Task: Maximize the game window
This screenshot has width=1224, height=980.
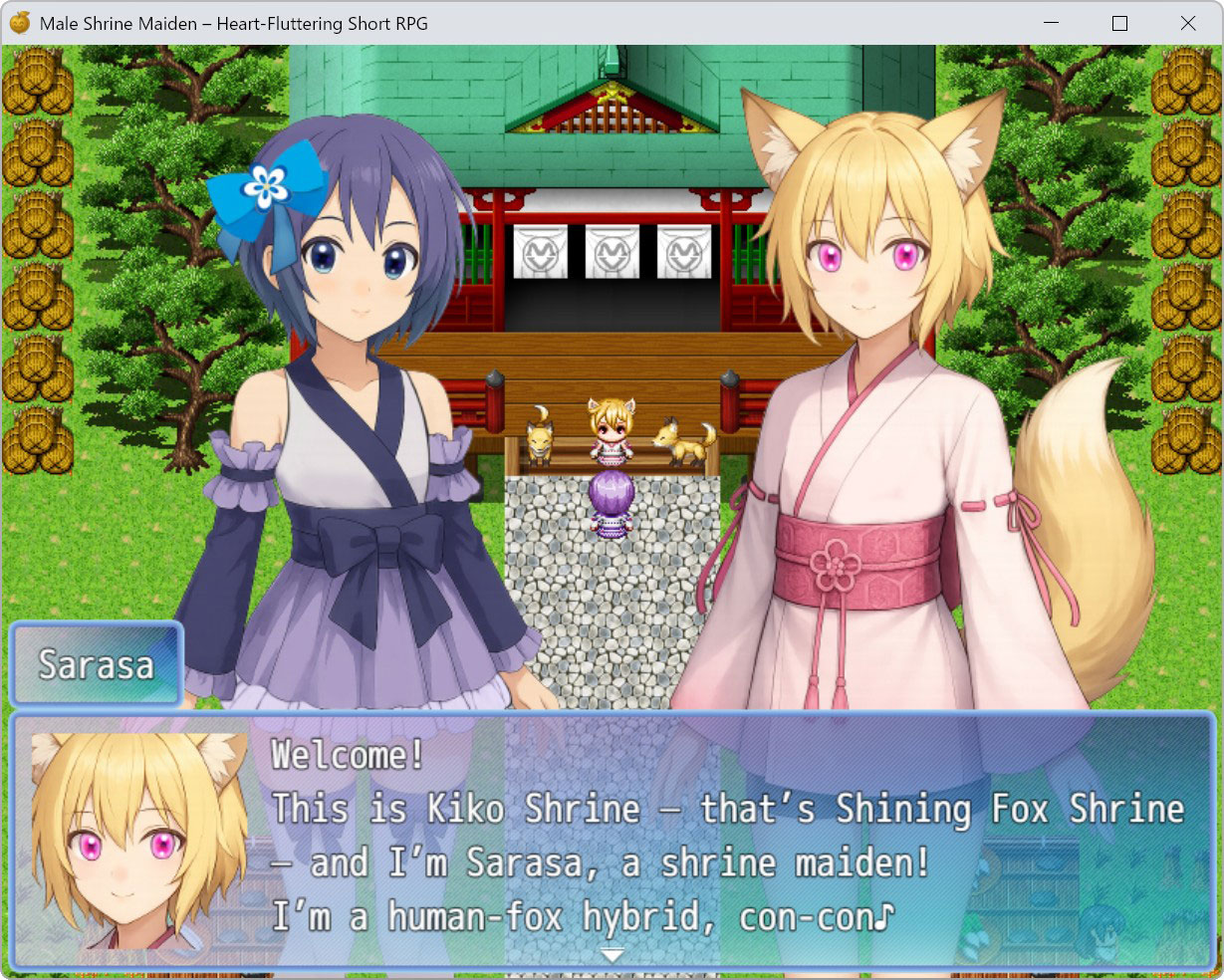Action: coord(1119,23)
